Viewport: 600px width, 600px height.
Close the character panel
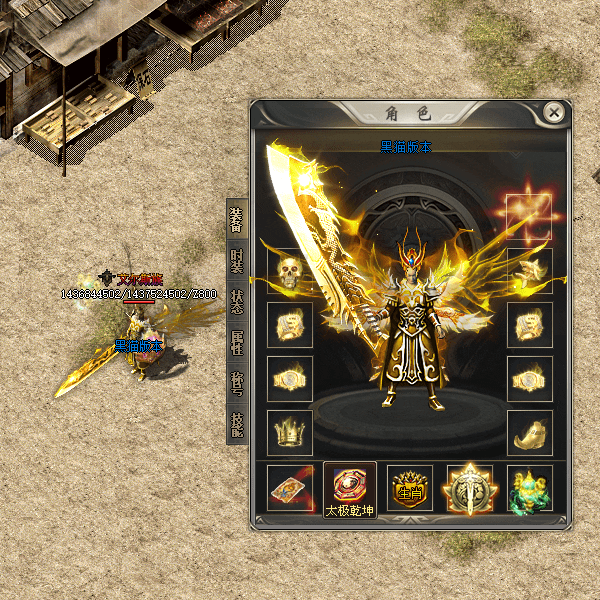tap(554, 113)
